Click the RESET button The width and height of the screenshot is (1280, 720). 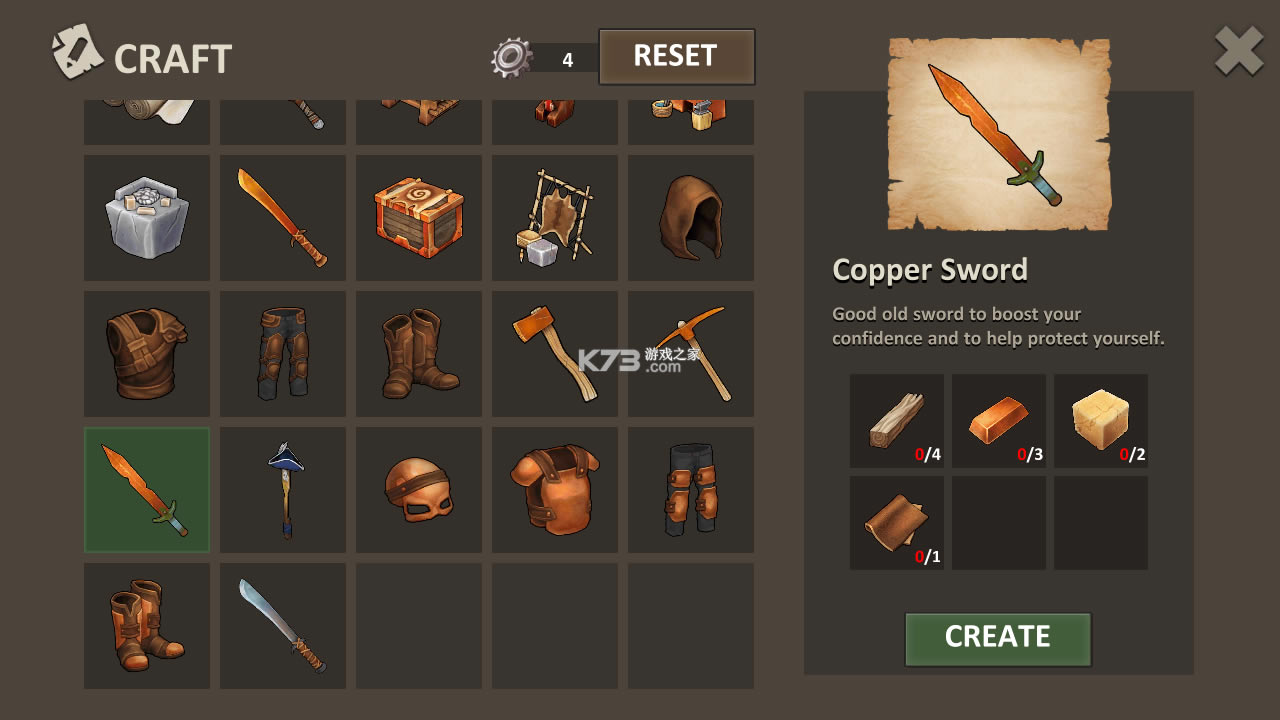pyautogui.click(x=676, y=57)
